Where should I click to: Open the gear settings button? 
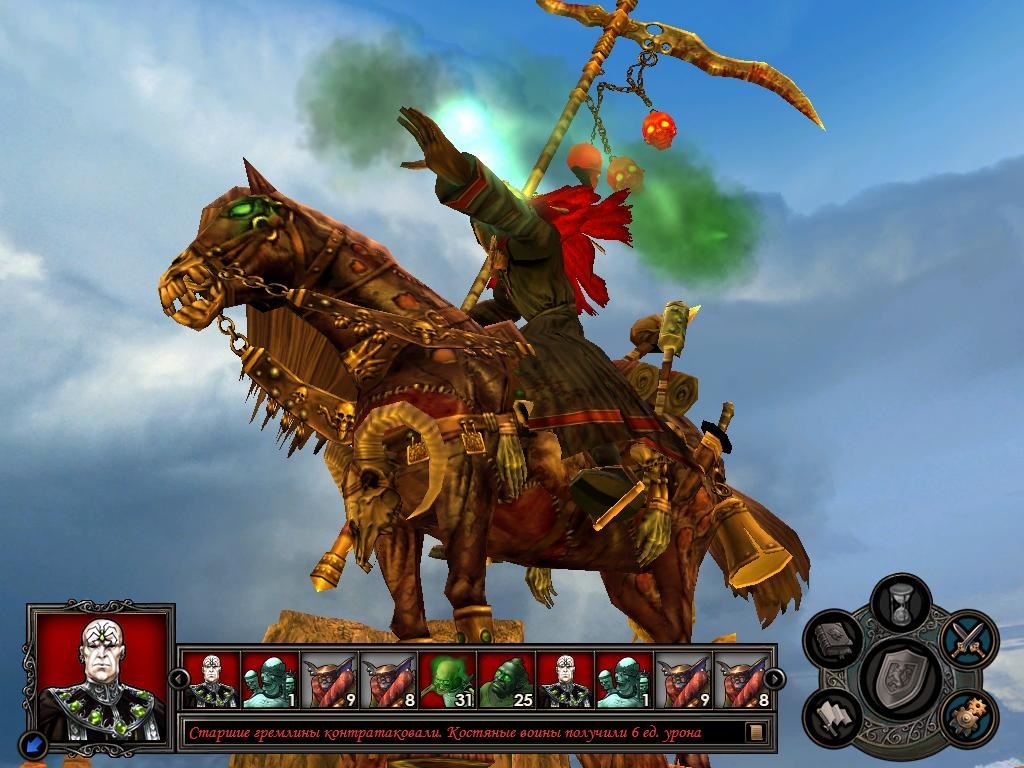click(967, 717)
